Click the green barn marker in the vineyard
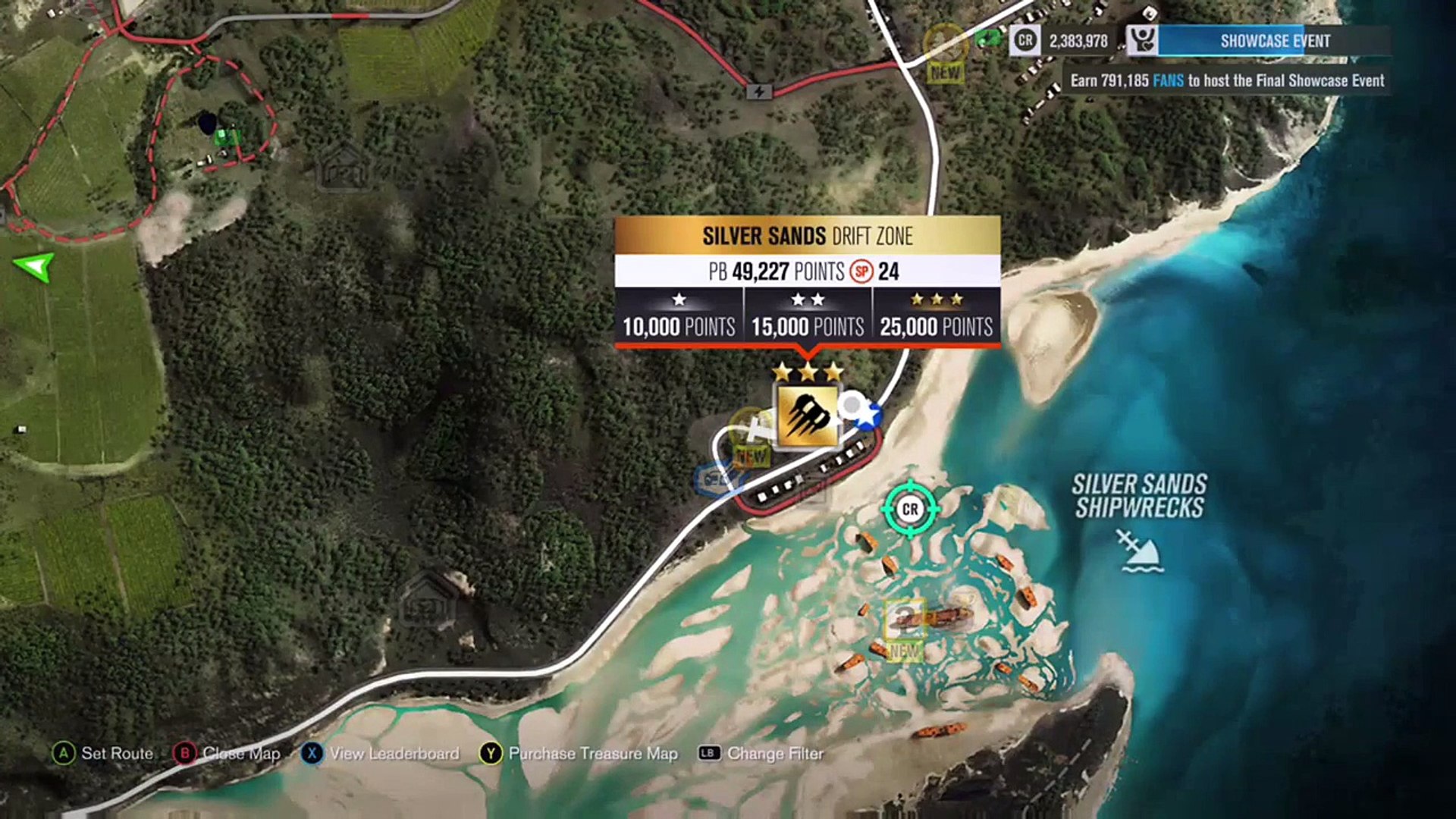Viewport: 1456px width, 819px height. coord(224,137)
